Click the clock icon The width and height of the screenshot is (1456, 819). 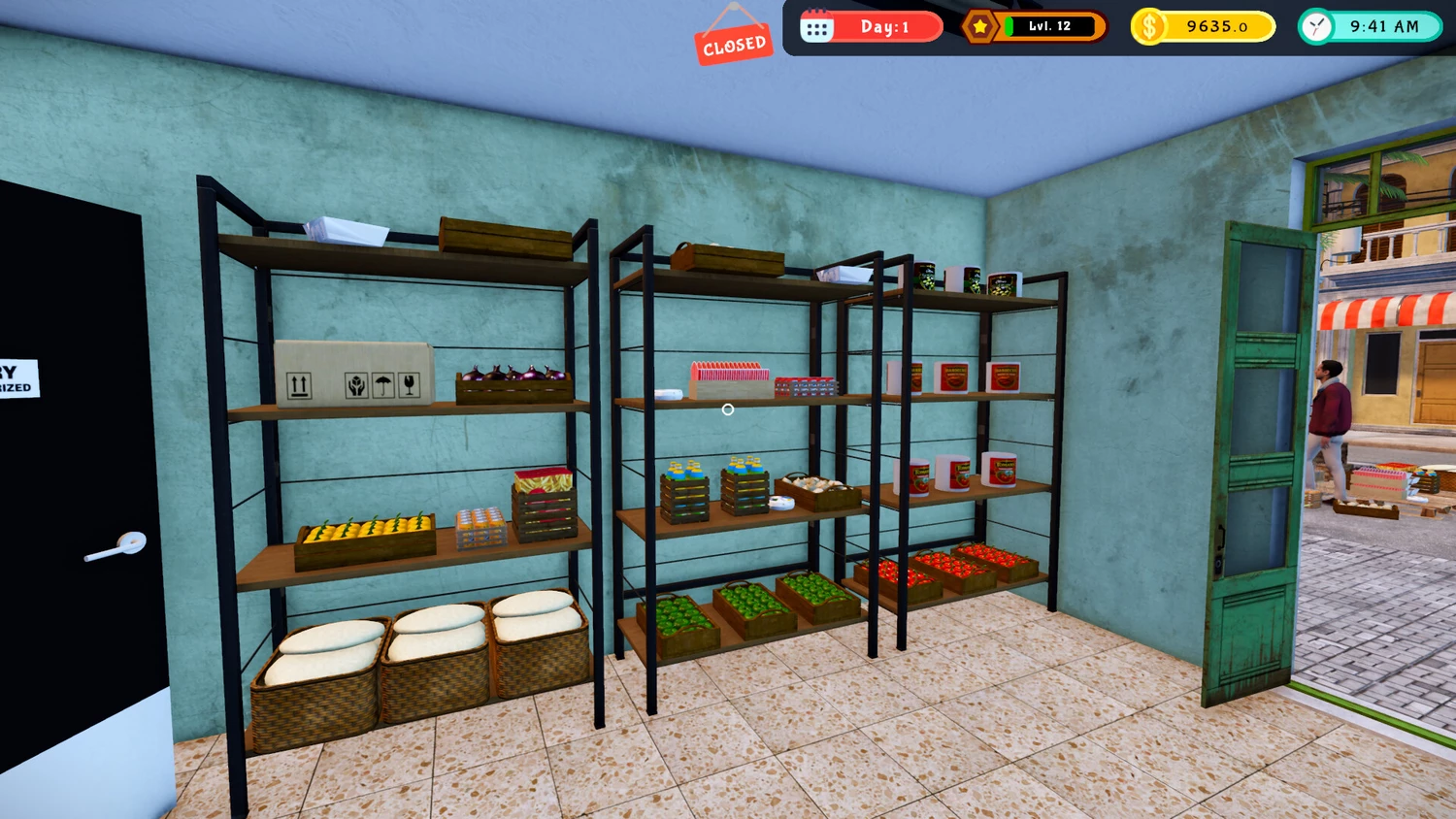tap(1317, 27)
